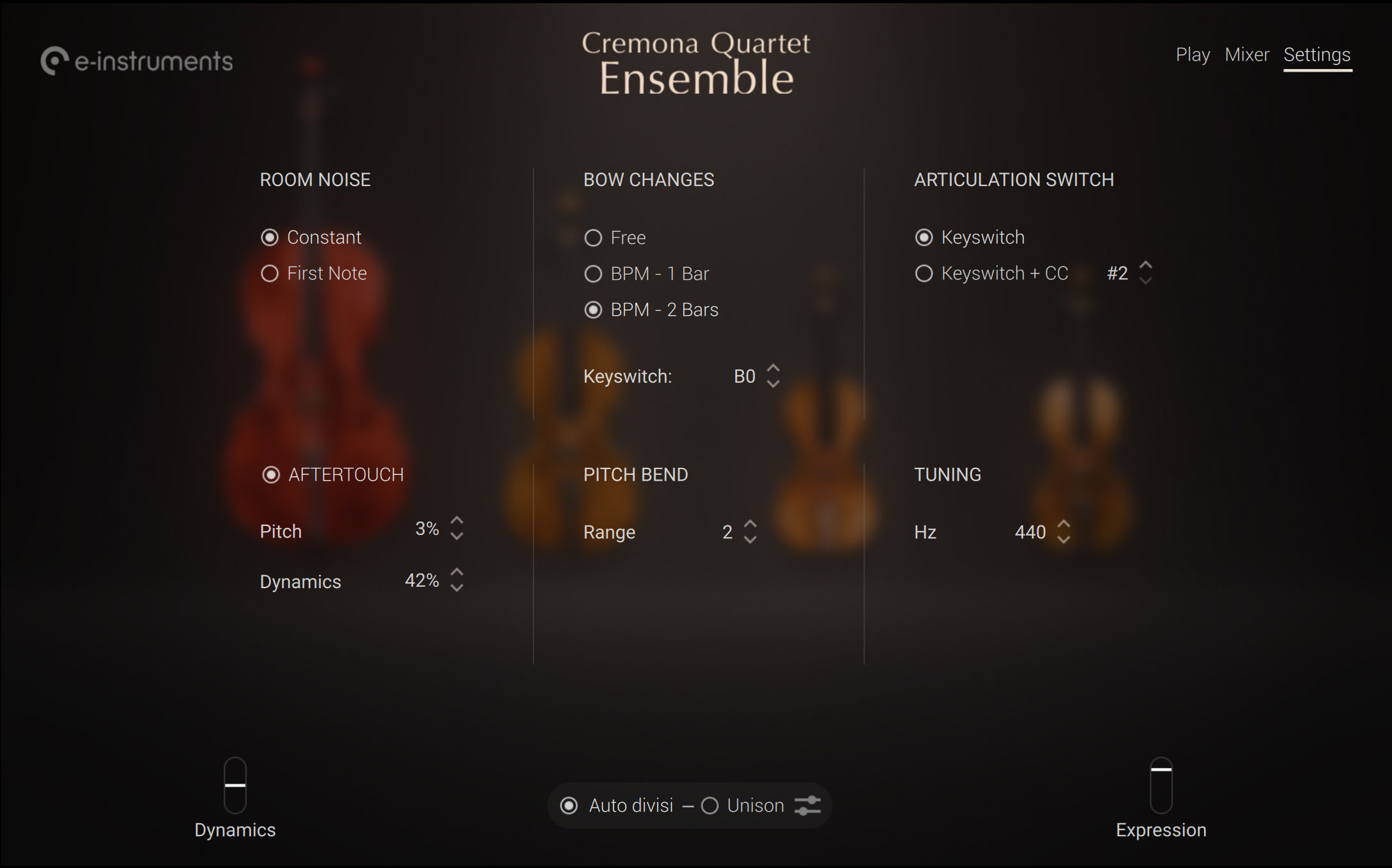Enable Unison mode
This screenshot has width=1392, height=868.
click(x=710, y=806)
